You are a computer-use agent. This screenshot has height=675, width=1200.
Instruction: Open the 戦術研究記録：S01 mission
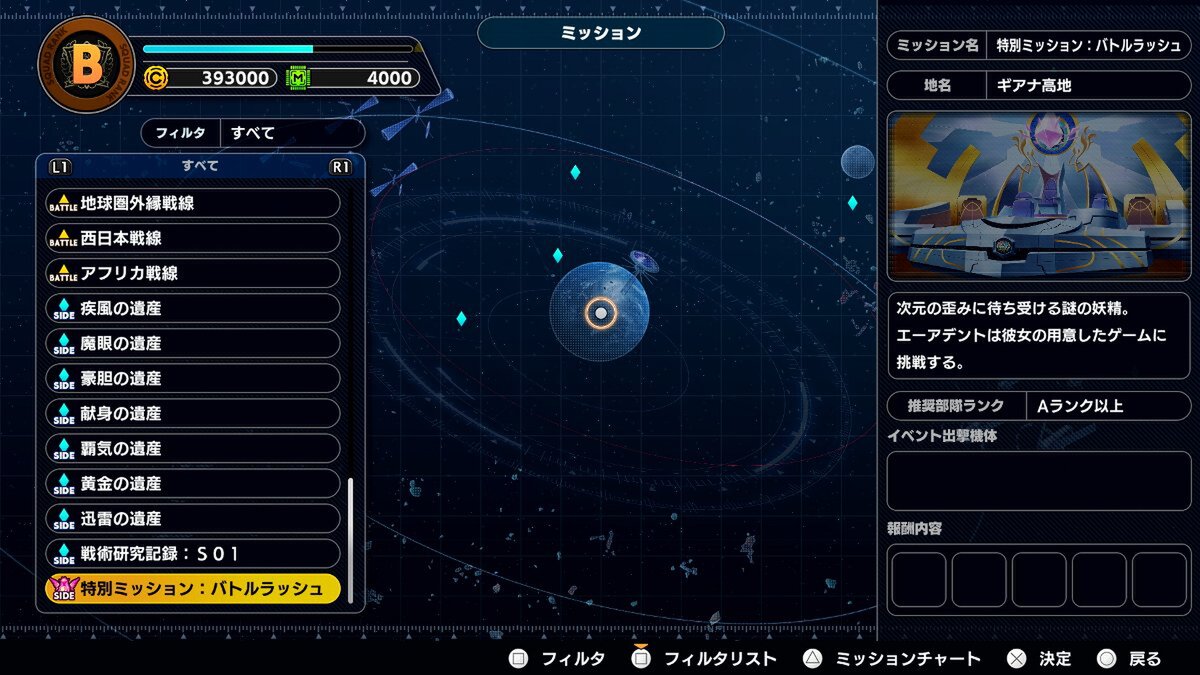tap(193, 553)
